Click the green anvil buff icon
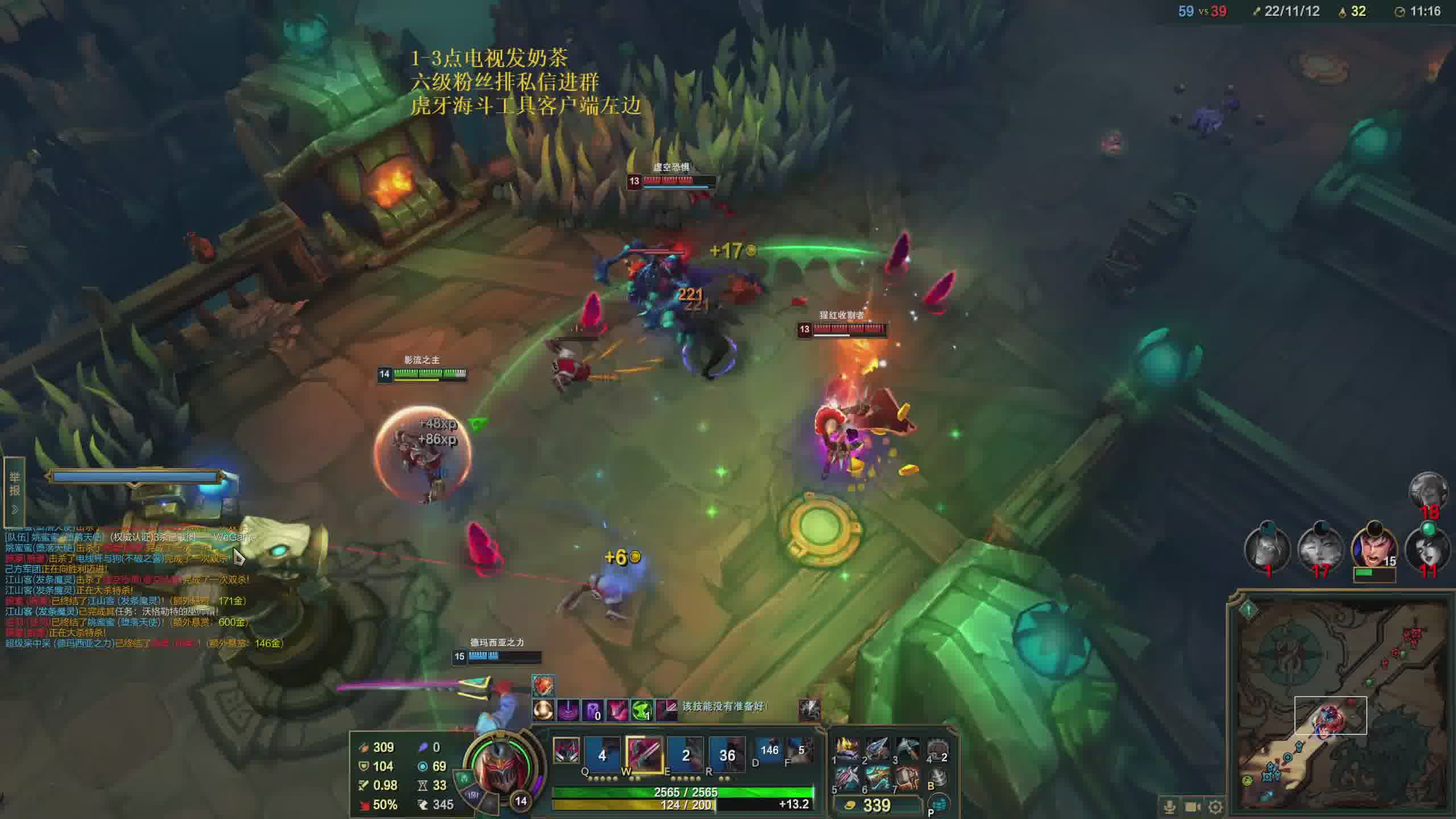1456x819 pixels. tap(642, 710)
